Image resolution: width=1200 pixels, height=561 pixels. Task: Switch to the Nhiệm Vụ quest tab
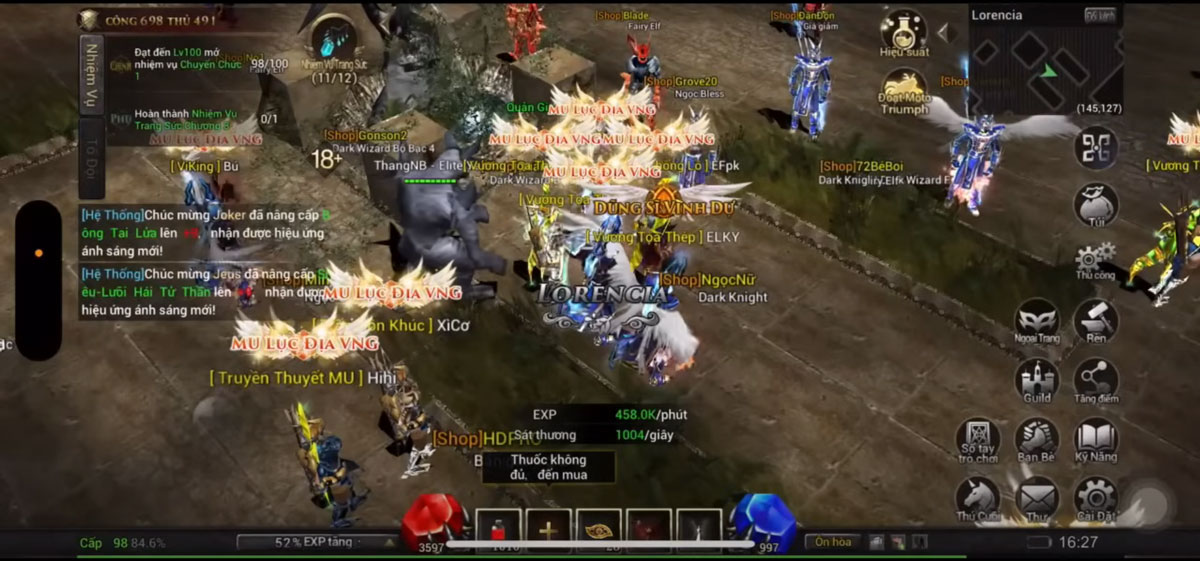(x=91, y=76)
